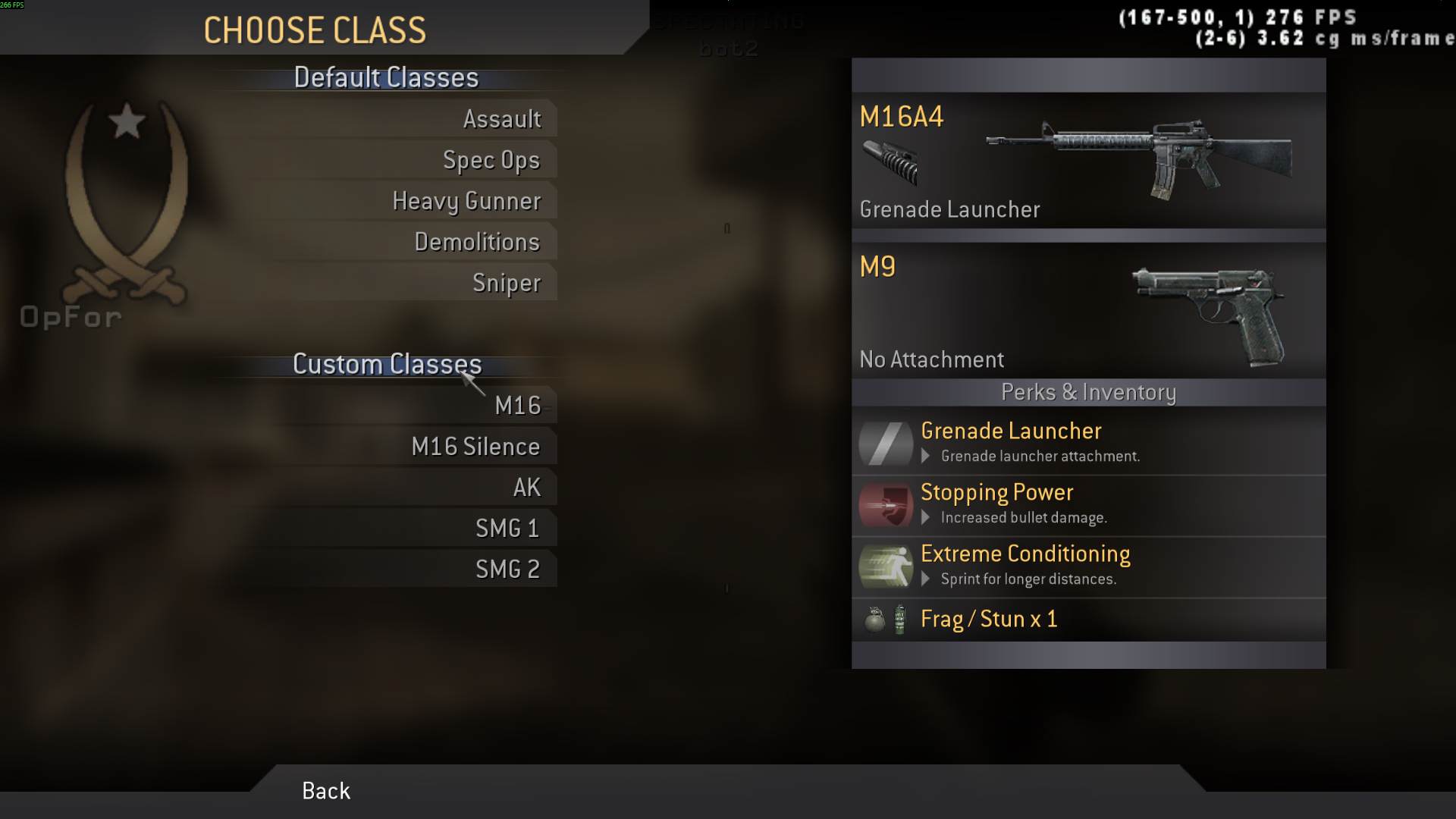This screenshot has height=819, width=1456.
Task: Open the M16 custom class
Action: [x=518, y=405]
